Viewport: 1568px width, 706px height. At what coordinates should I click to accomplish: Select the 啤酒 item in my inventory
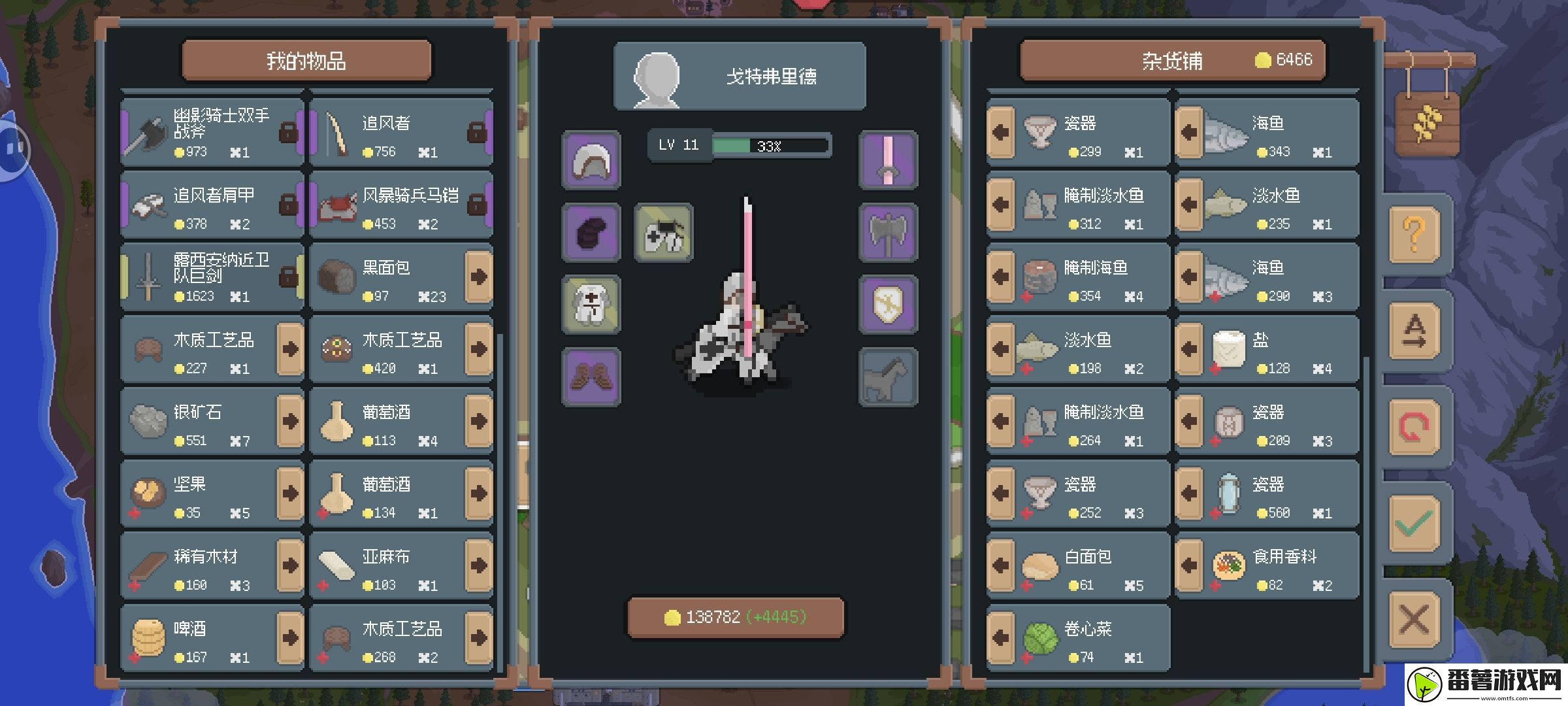click(x=203, y=638)
